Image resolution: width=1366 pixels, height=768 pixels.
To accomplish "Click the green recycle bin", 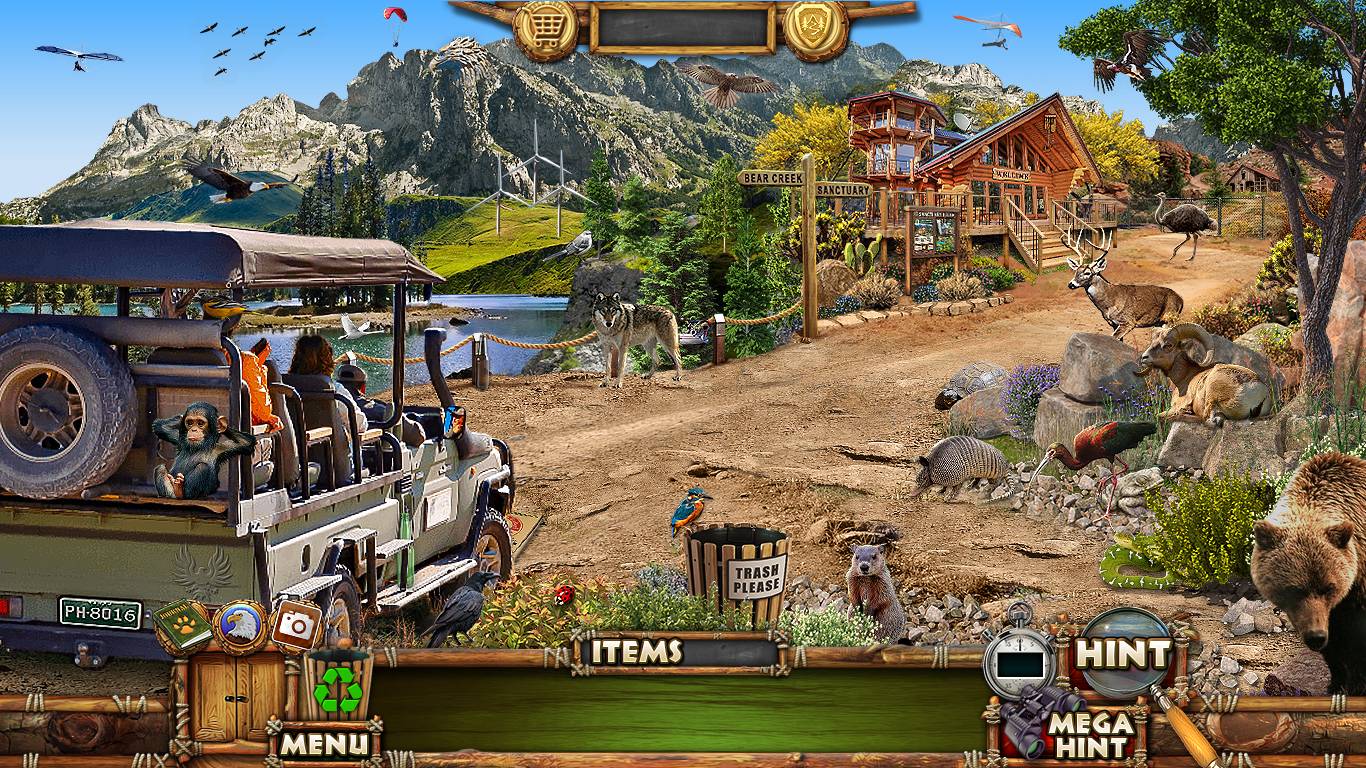I will point(338,688).
